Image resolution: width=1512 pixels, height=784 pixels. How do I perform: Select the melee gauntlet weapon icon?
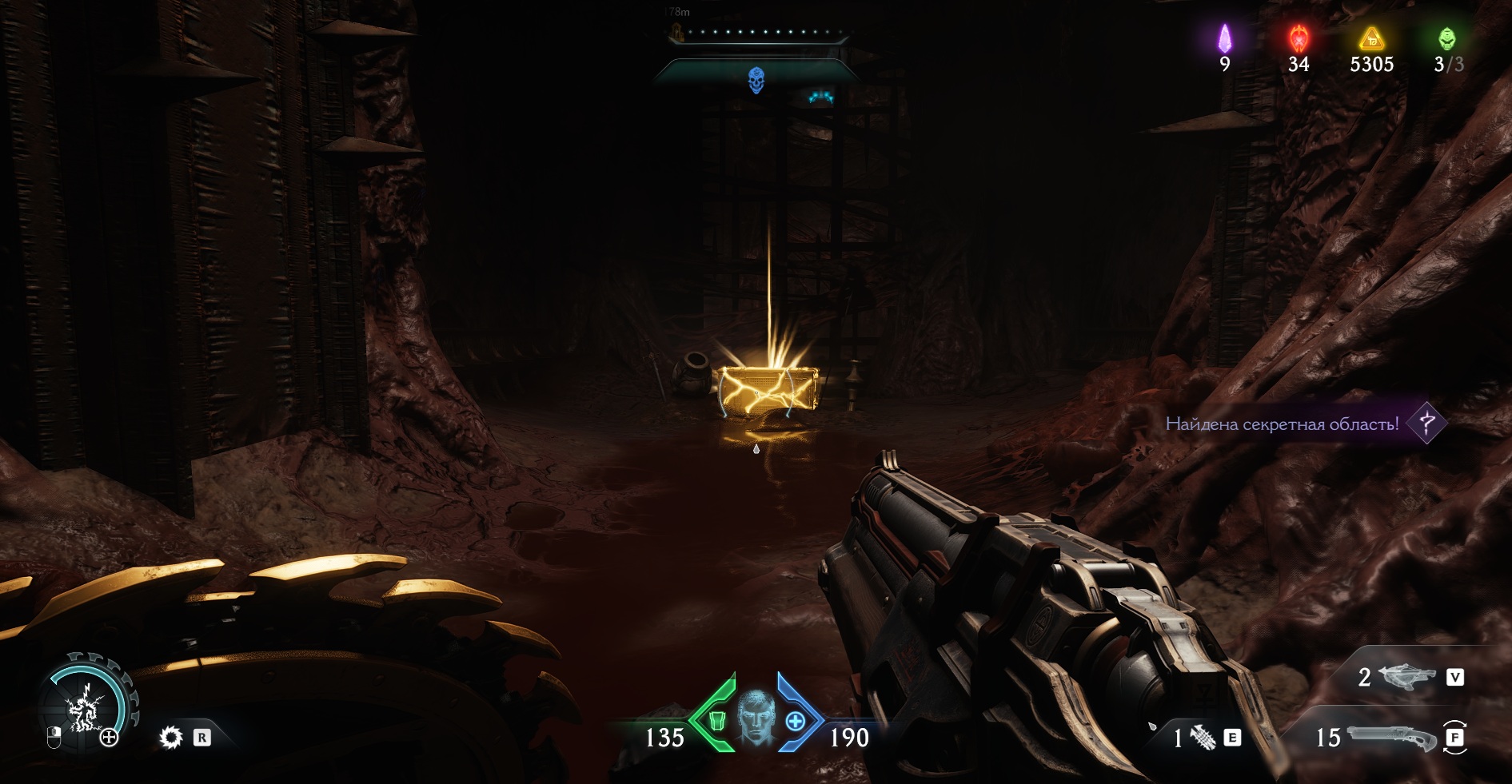(x=1203, y=738)
